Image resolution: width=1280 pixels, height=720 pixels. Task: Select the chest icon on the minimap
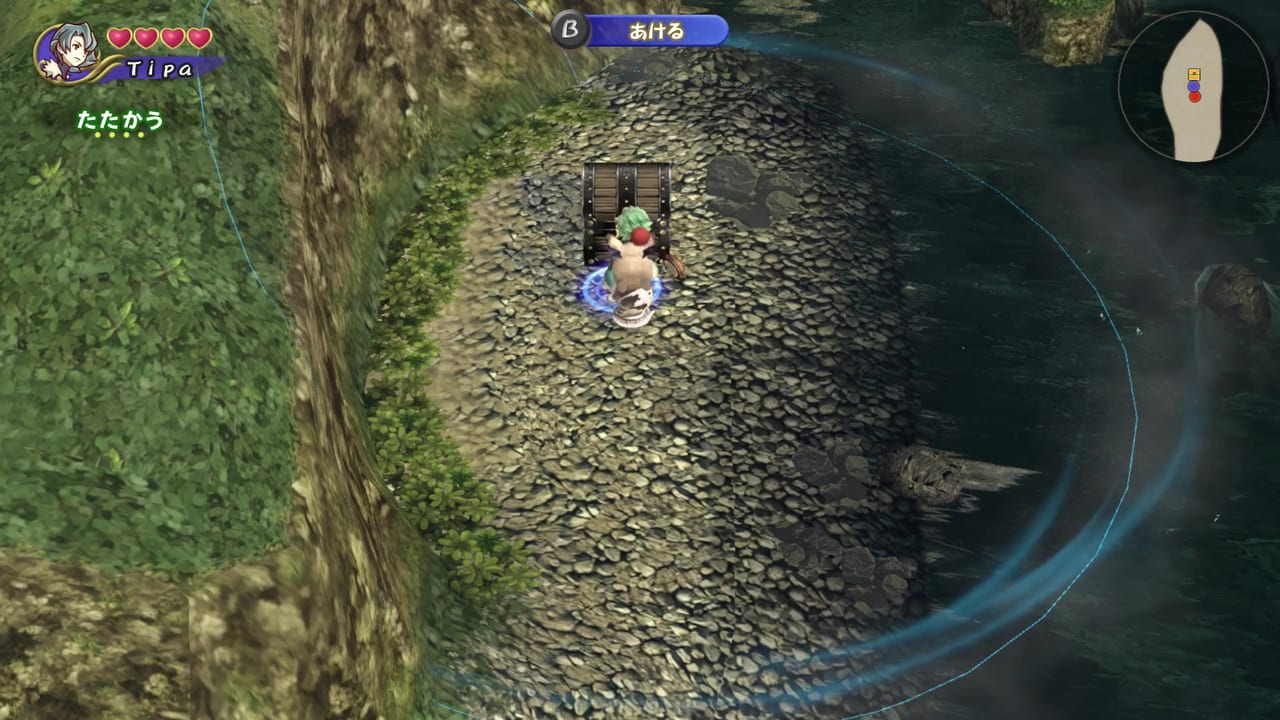click(1194, 74)
